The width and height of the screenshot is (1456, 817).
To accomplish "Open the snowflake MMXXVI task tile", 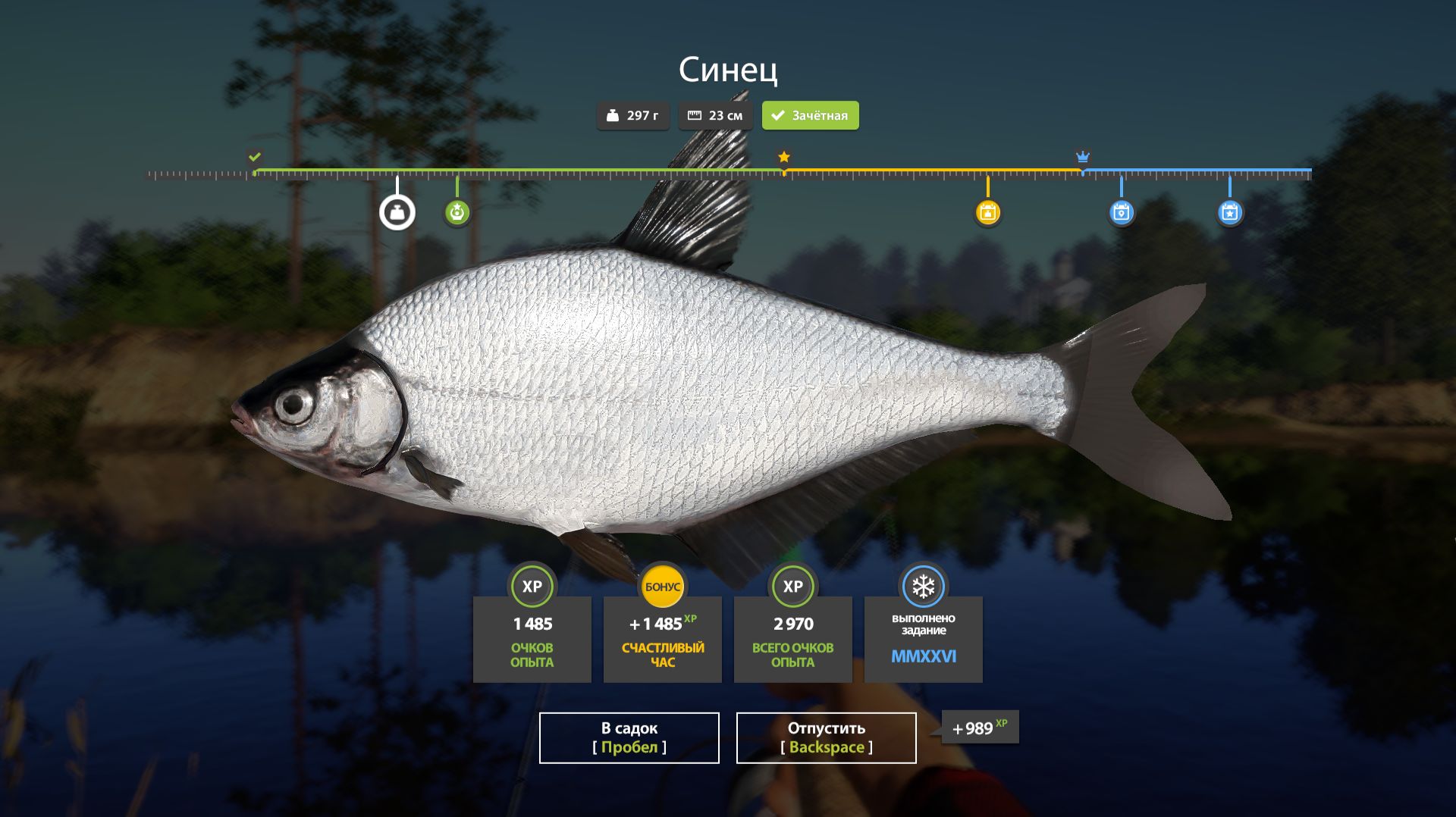I will coord(923,638).
